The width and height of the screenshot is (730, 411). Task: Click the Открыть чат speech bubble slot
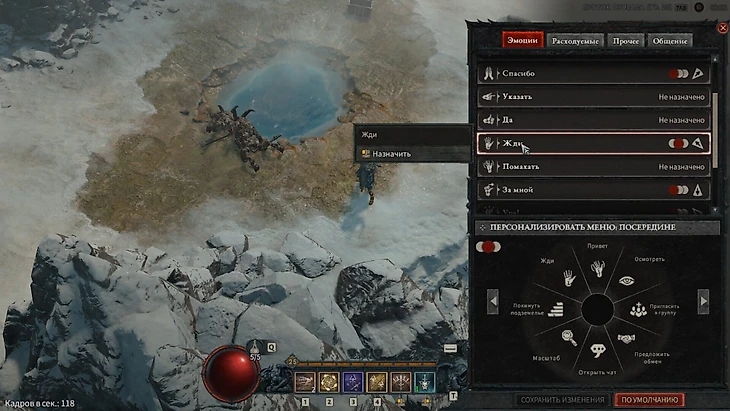598,351
